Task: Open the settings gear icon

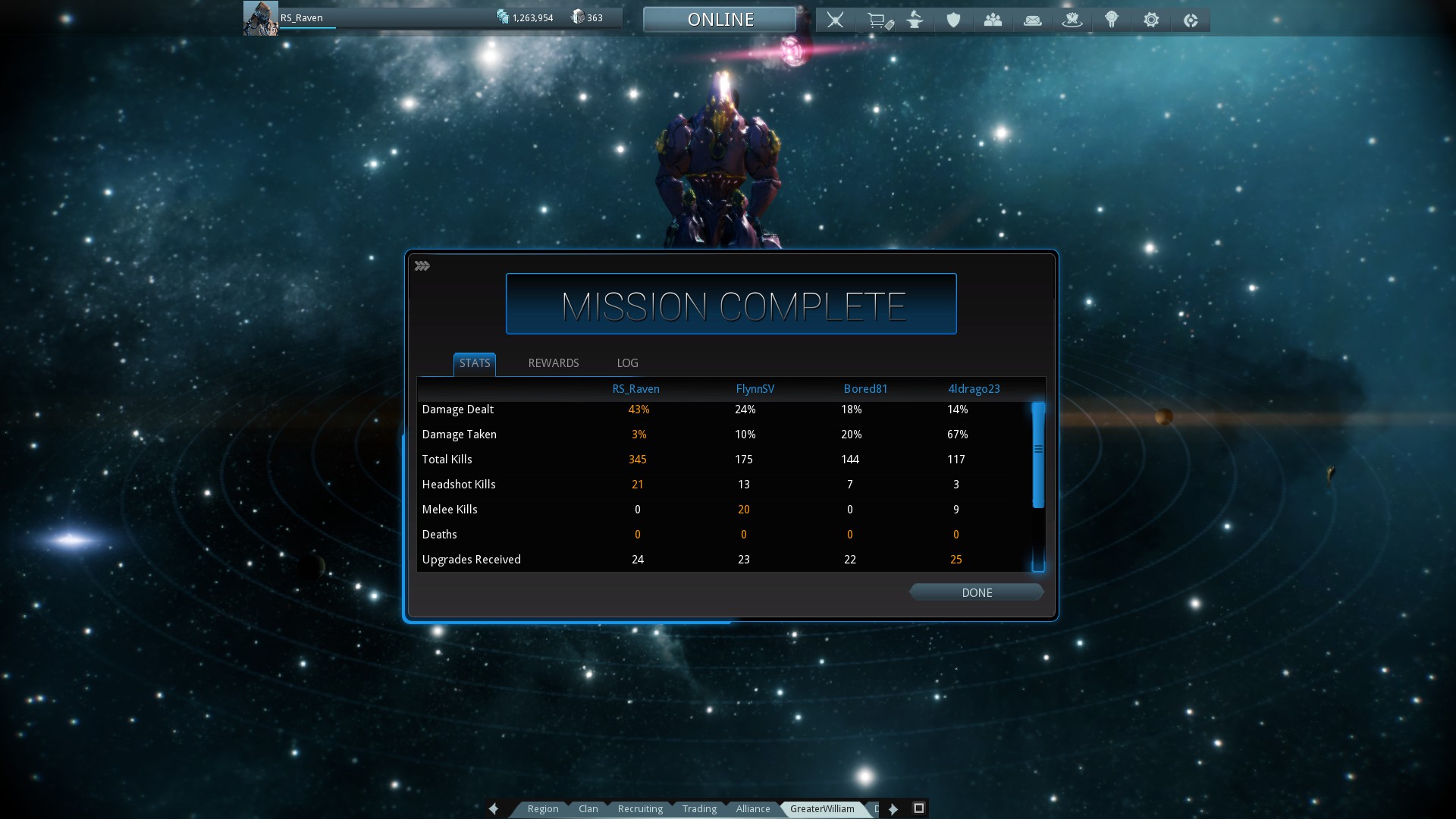Action: pyautogui.click(x=1151, y=20)
